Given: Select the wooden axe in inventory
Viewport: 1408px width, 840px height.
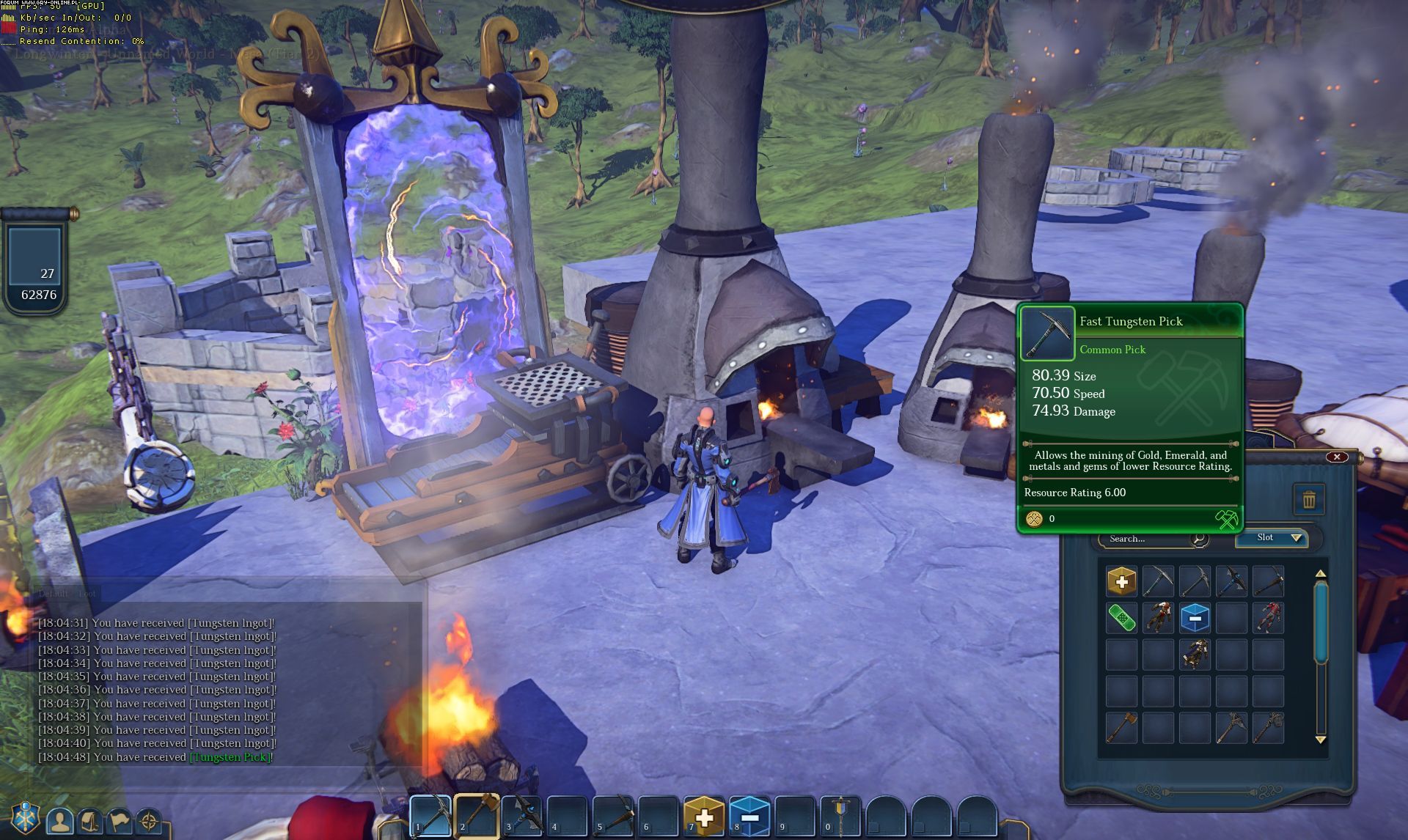Looking at the screenshot, I should coord(1121,728).
